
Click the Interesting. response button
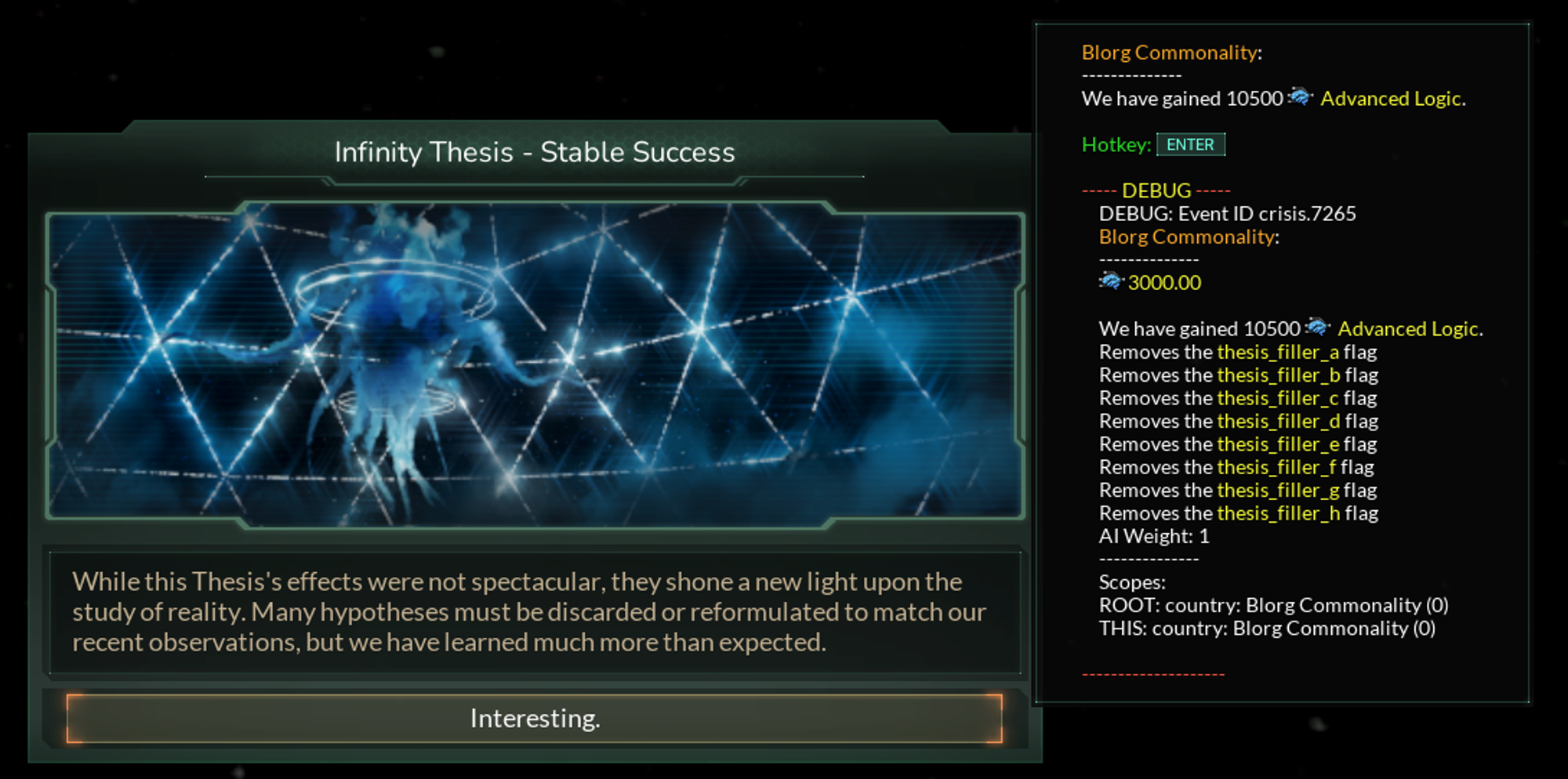(x=535, y=718)
